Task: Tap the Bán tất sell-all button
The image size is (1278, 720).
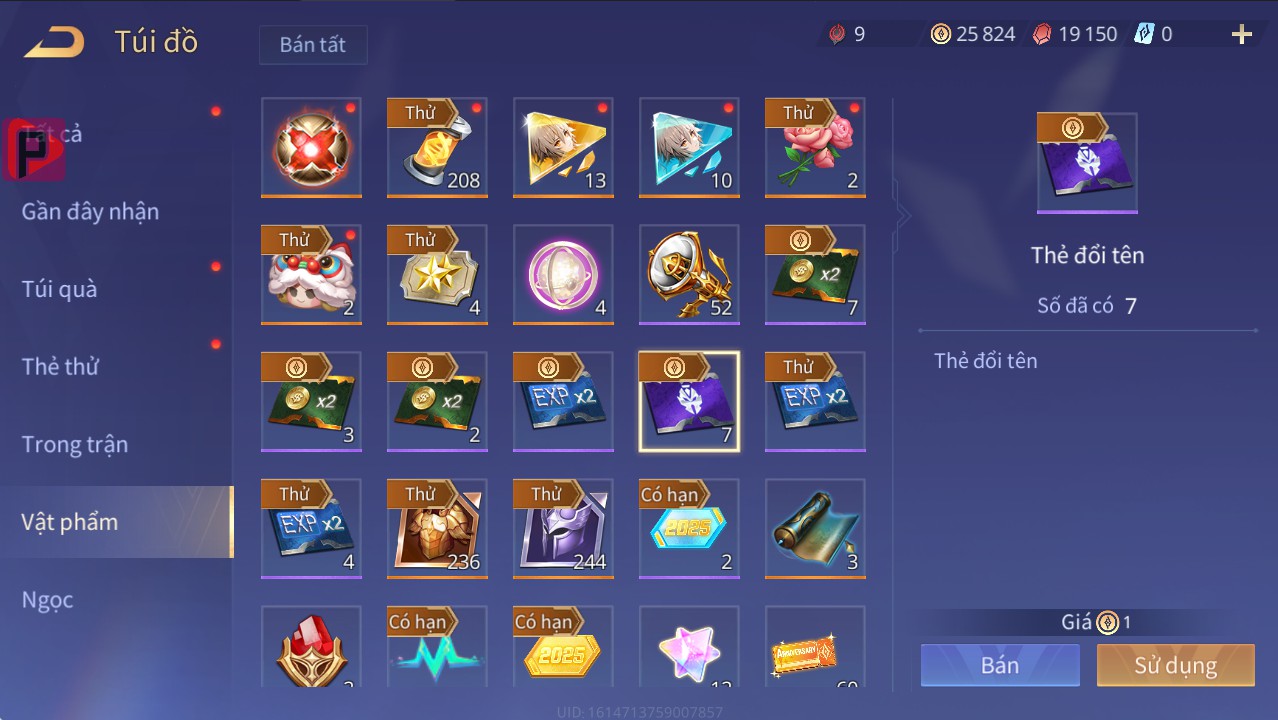Action: 312,45
